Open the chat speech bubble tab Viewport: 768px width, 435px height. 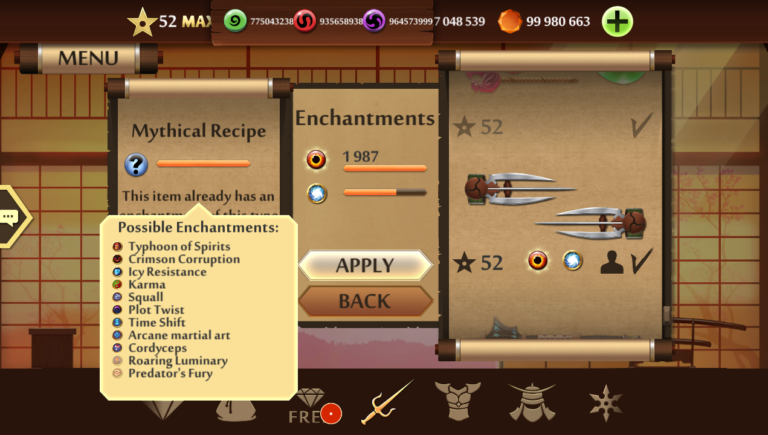tap(10, 216)
